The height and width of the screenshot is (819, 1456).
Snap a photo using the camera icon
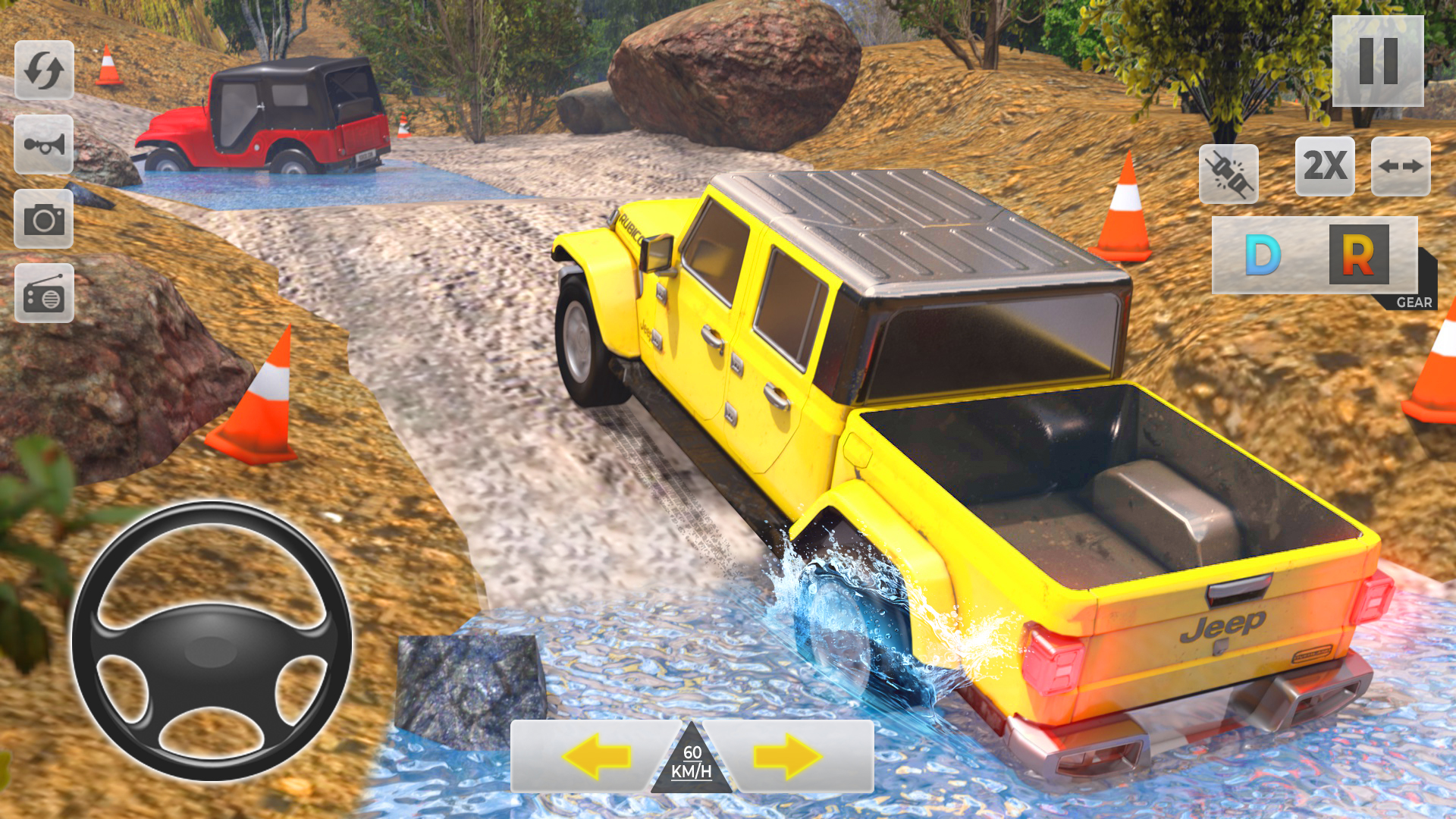click(45, 222)
